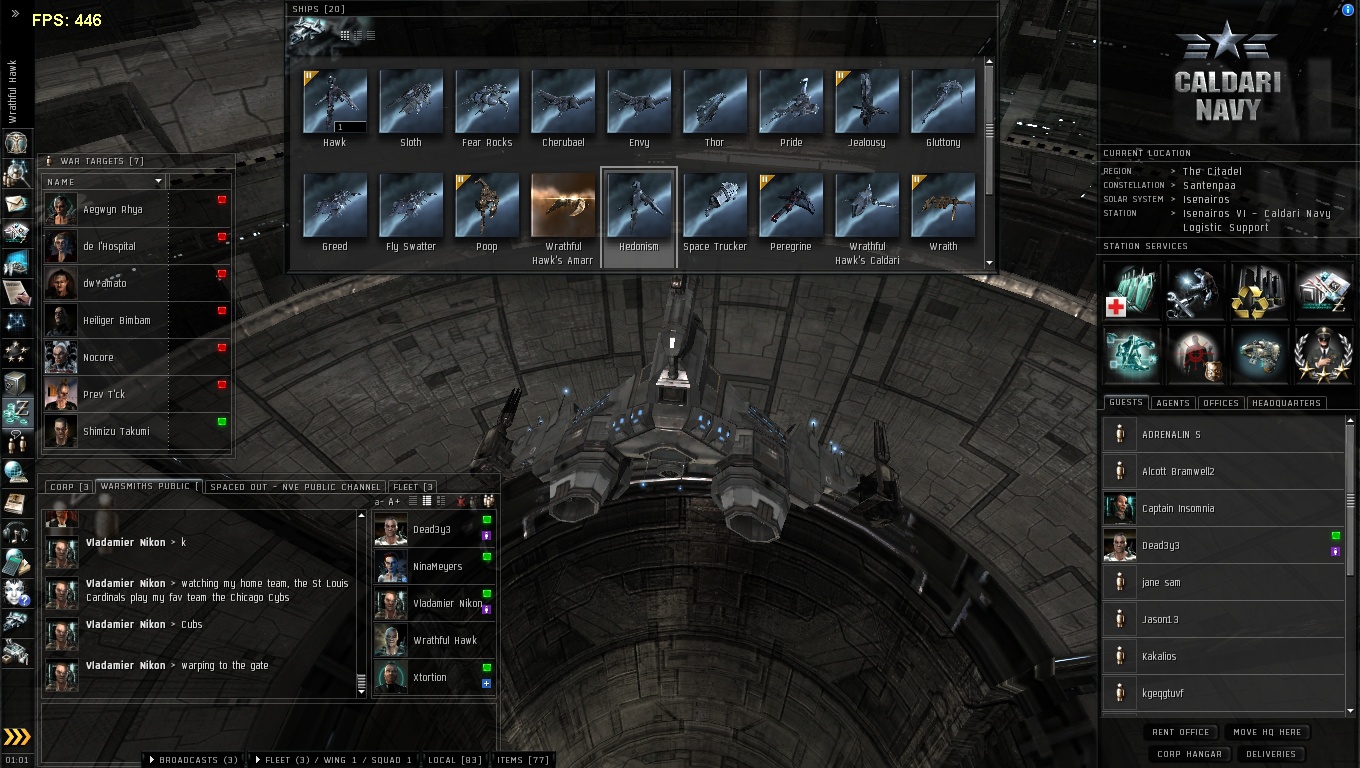Show the Headquarters tab
1360x768 pixels.
(x=1285, y=403)
